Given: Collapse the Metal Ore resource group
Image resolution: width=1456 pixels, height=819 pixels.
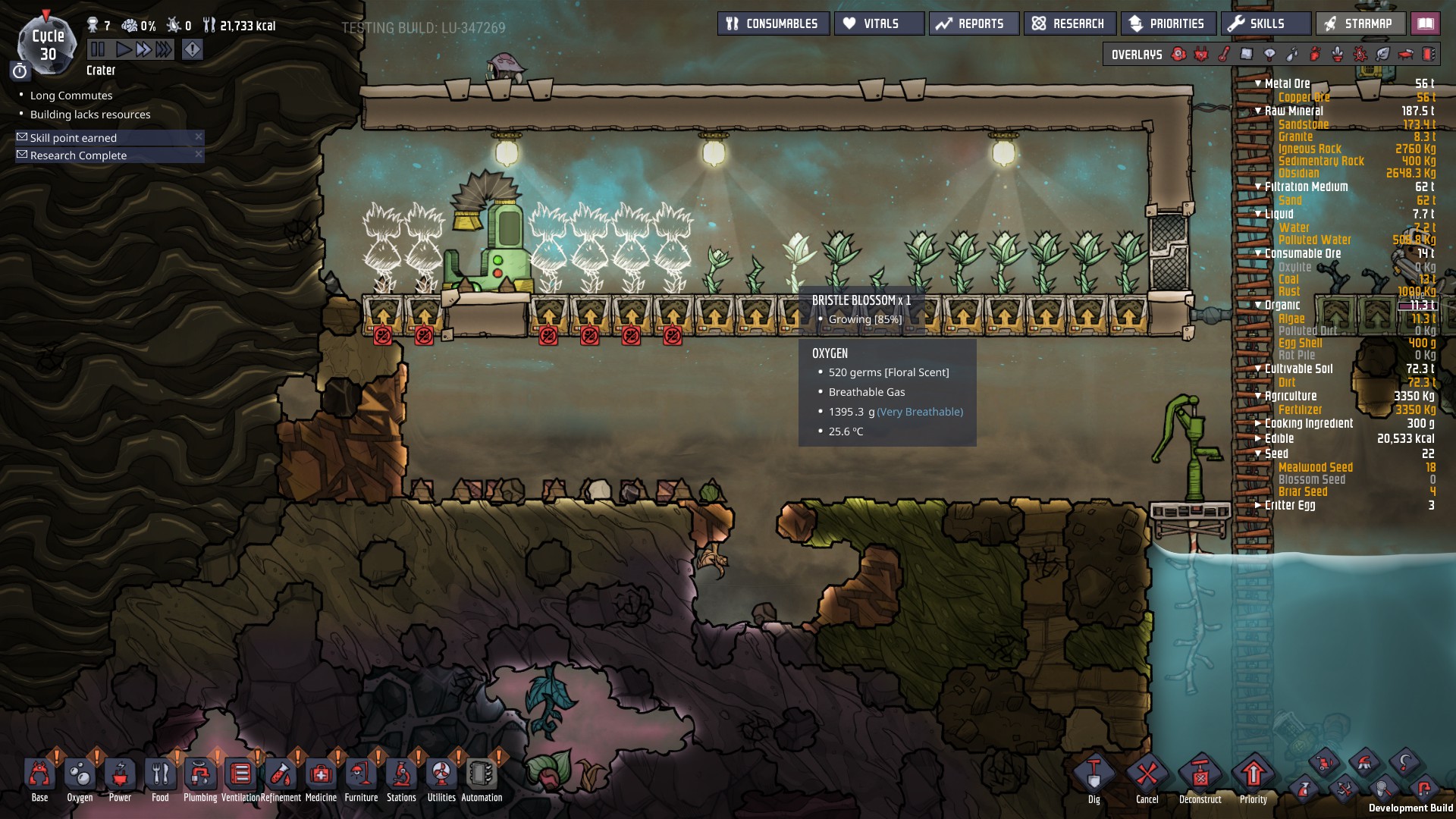Looking at the screenshot, I should pos(1258,83).
